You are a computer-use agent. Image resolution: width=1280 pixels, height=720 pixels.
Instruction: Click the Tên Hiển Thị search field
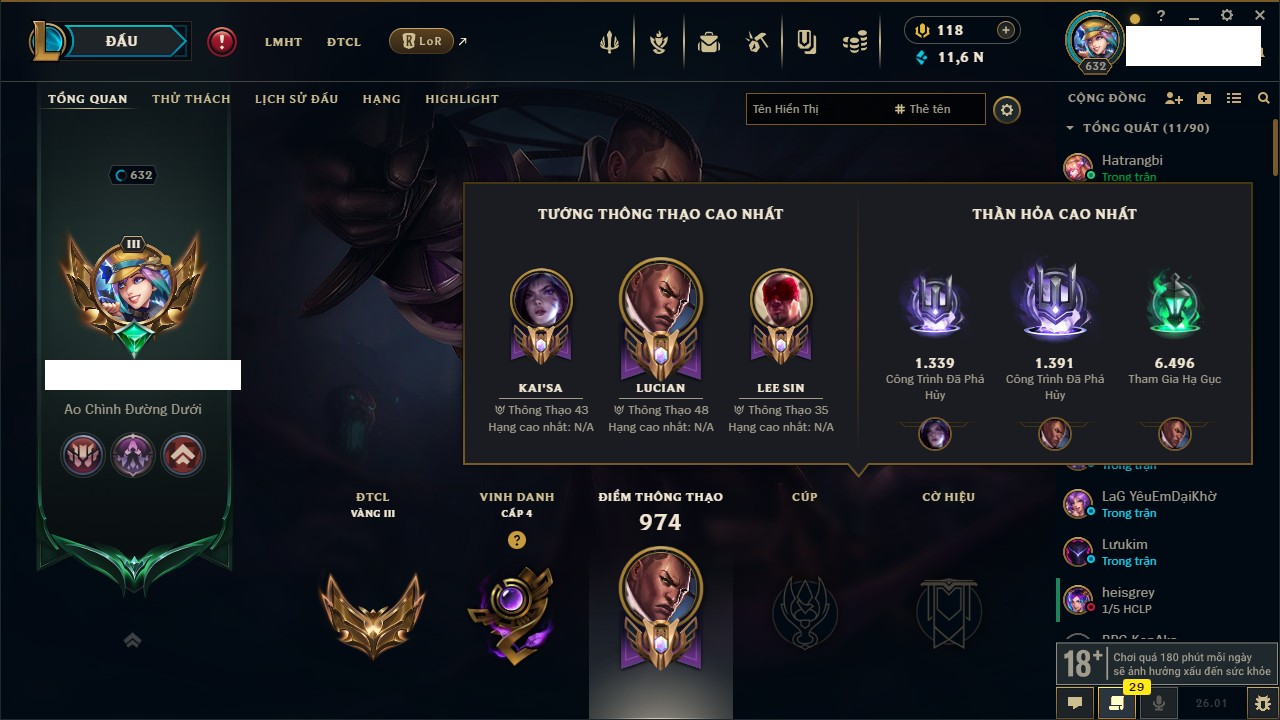point(815,109)
